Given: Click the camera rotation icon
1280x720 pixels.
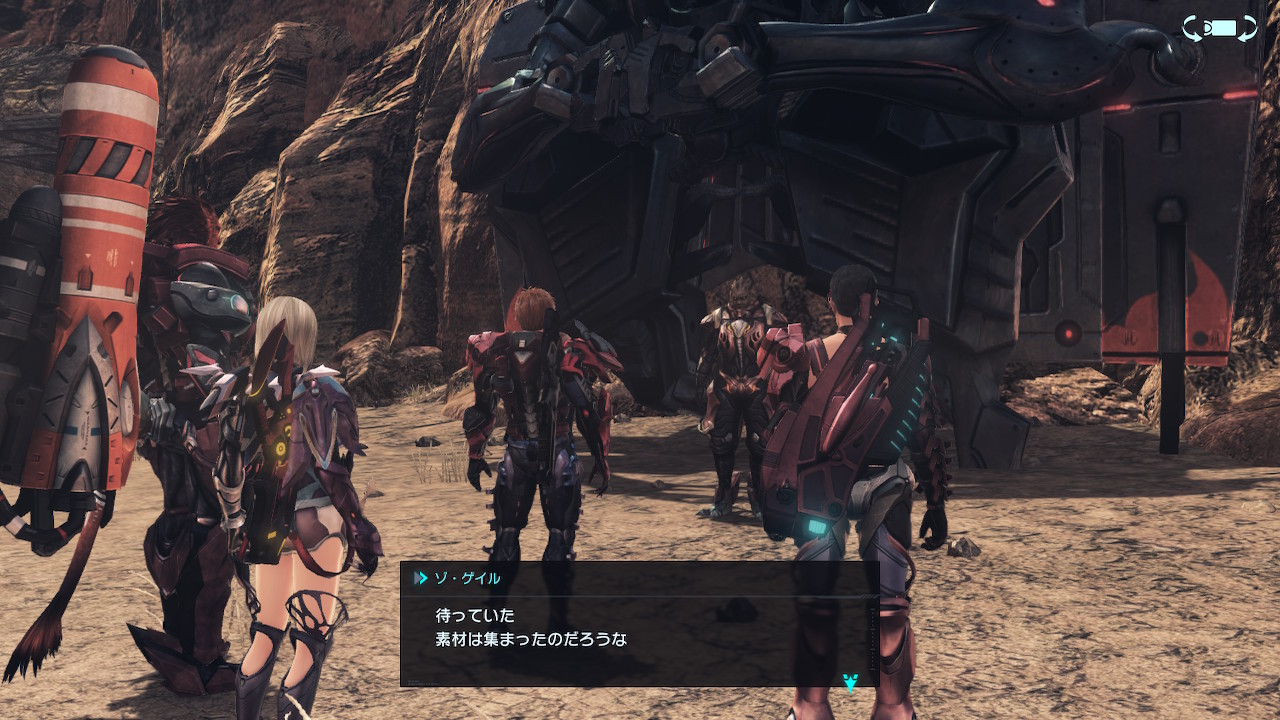Looking at the screenshot, I should click(1219, 28).
